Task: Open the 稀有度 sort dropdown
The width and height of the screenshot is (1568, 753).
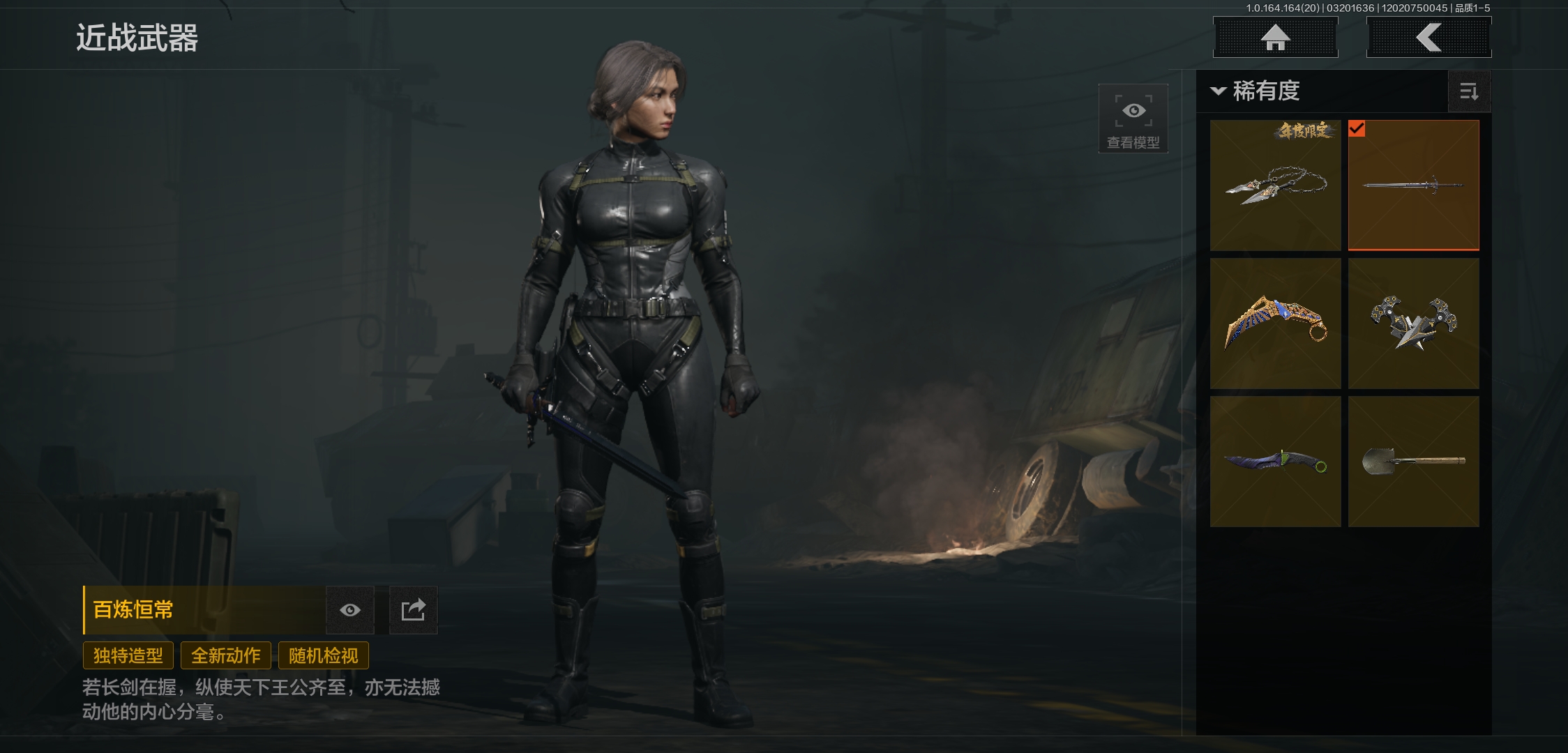Action: point(1257,91)
